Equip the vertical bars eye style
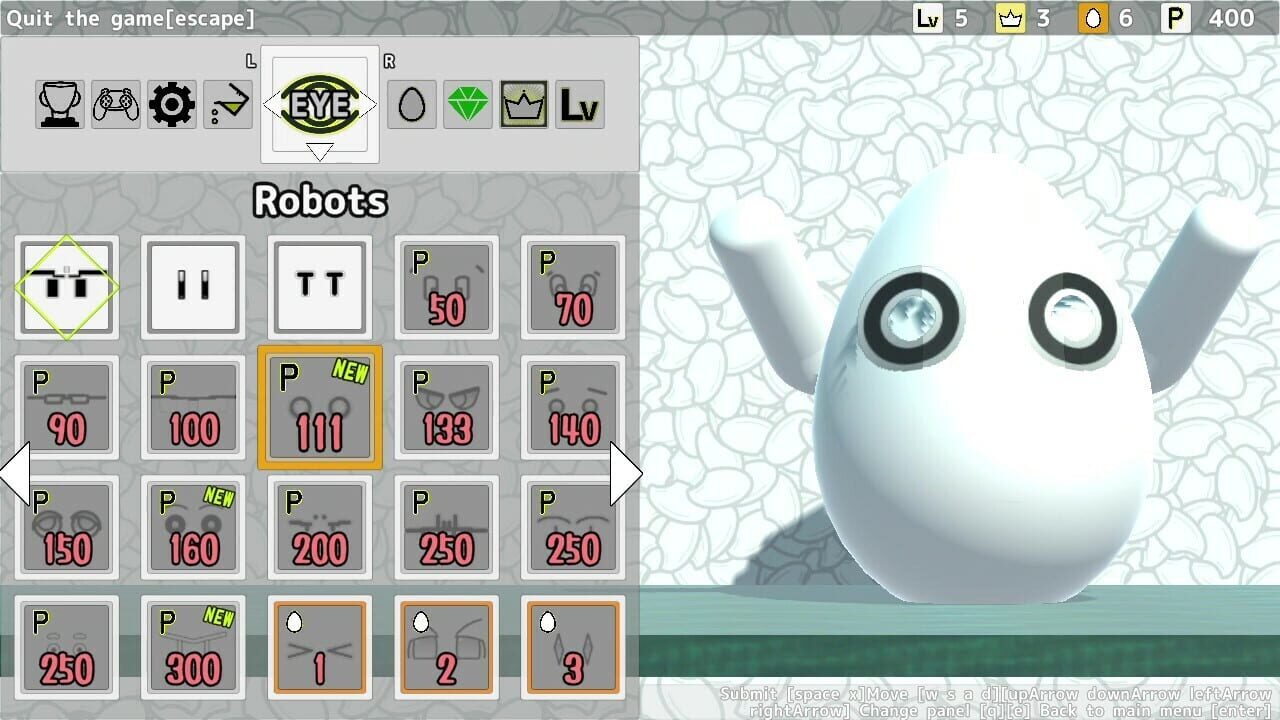 192,287
